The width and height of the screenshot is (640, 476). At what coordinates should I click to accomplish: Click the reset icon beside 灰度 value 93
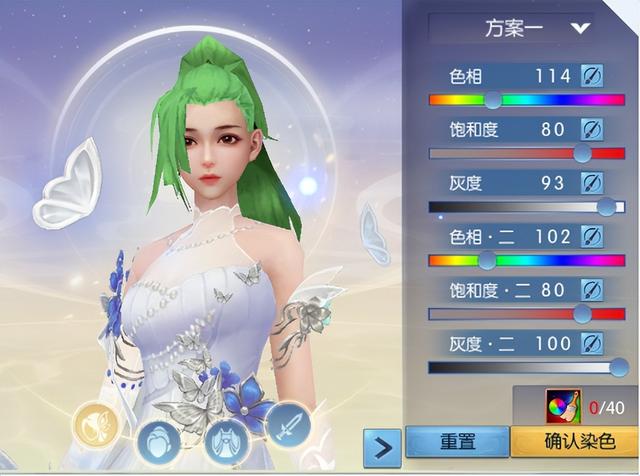pyautogui.click(x=591, y=183)
